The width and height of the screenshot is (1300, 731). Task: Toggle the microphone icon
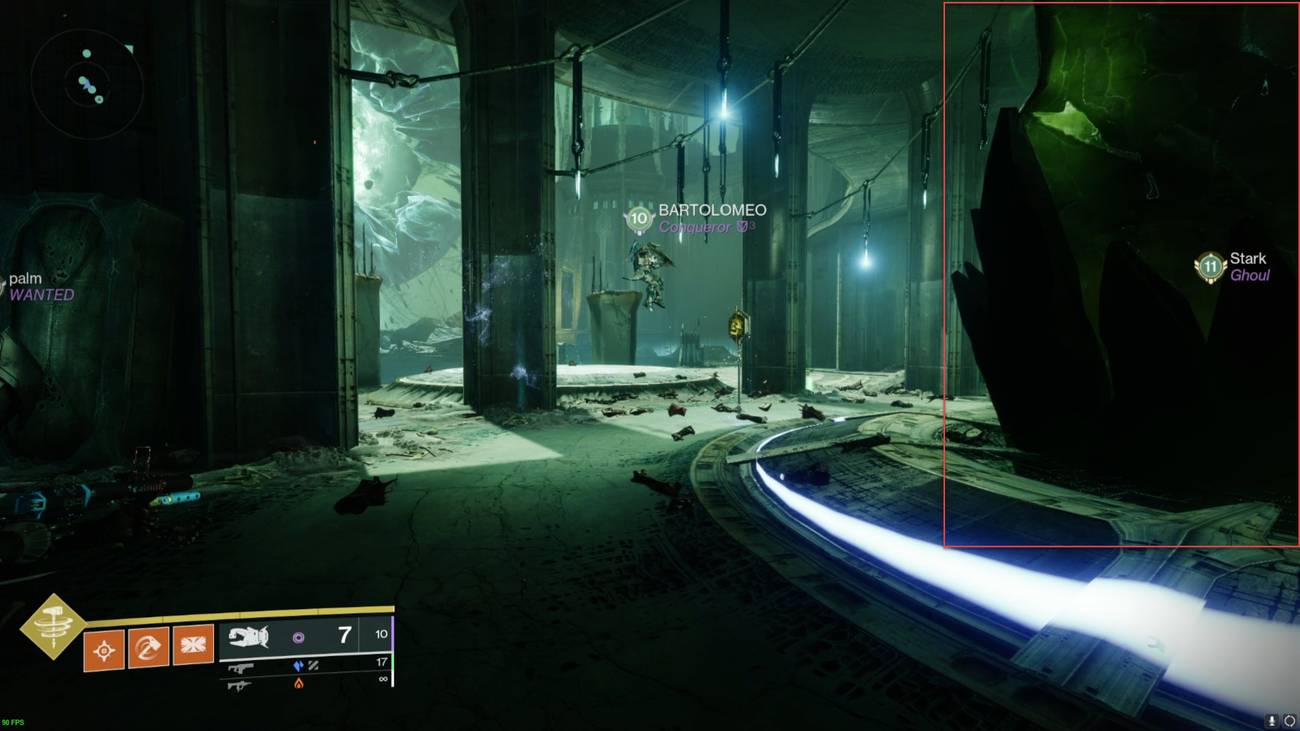click(x=1272, y=720)
